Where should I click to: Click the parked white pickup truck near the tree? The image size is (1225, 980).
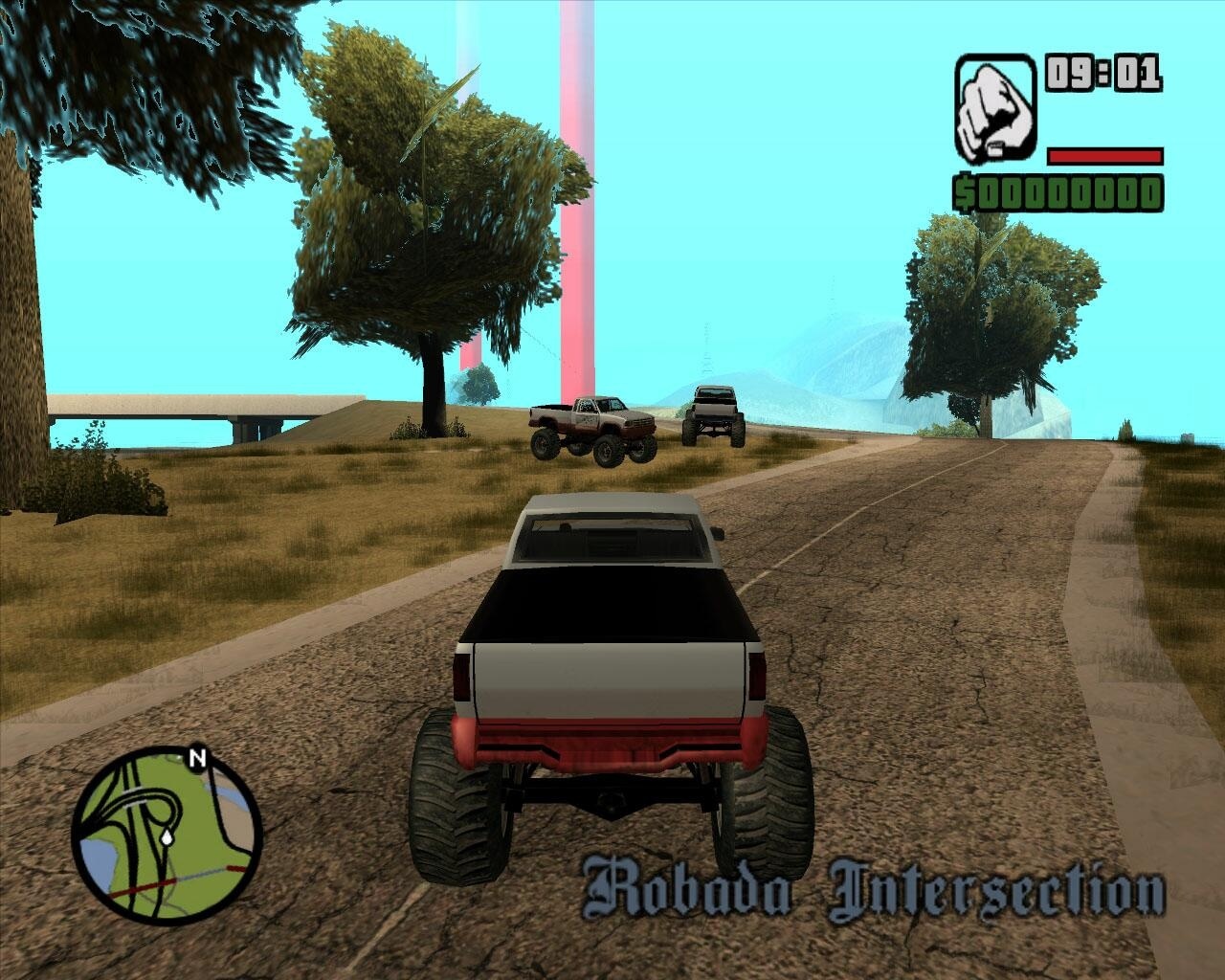pos(590,427)
